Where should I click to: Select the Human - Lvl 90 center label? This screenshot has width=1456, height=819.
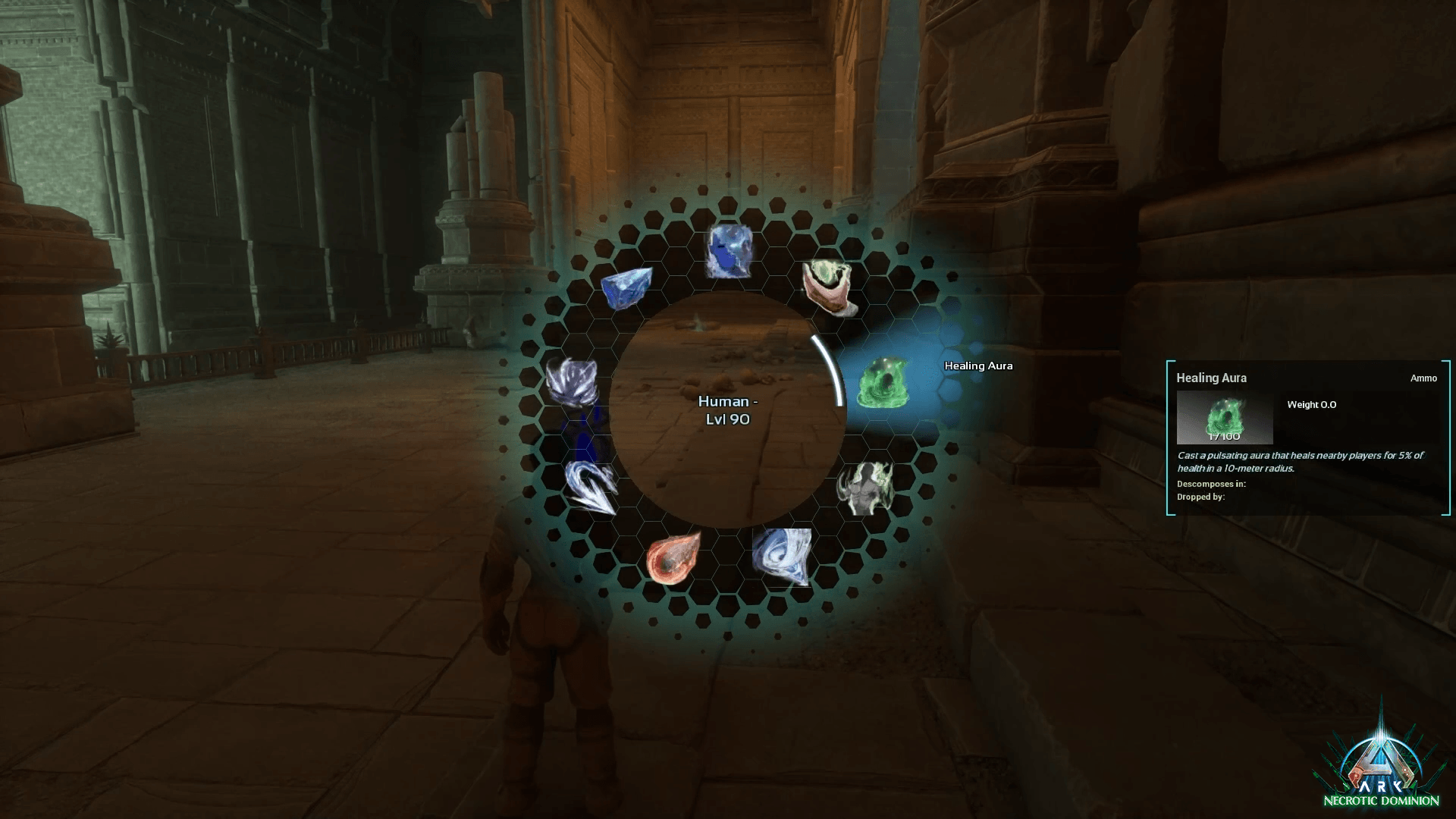click(730, 409)
